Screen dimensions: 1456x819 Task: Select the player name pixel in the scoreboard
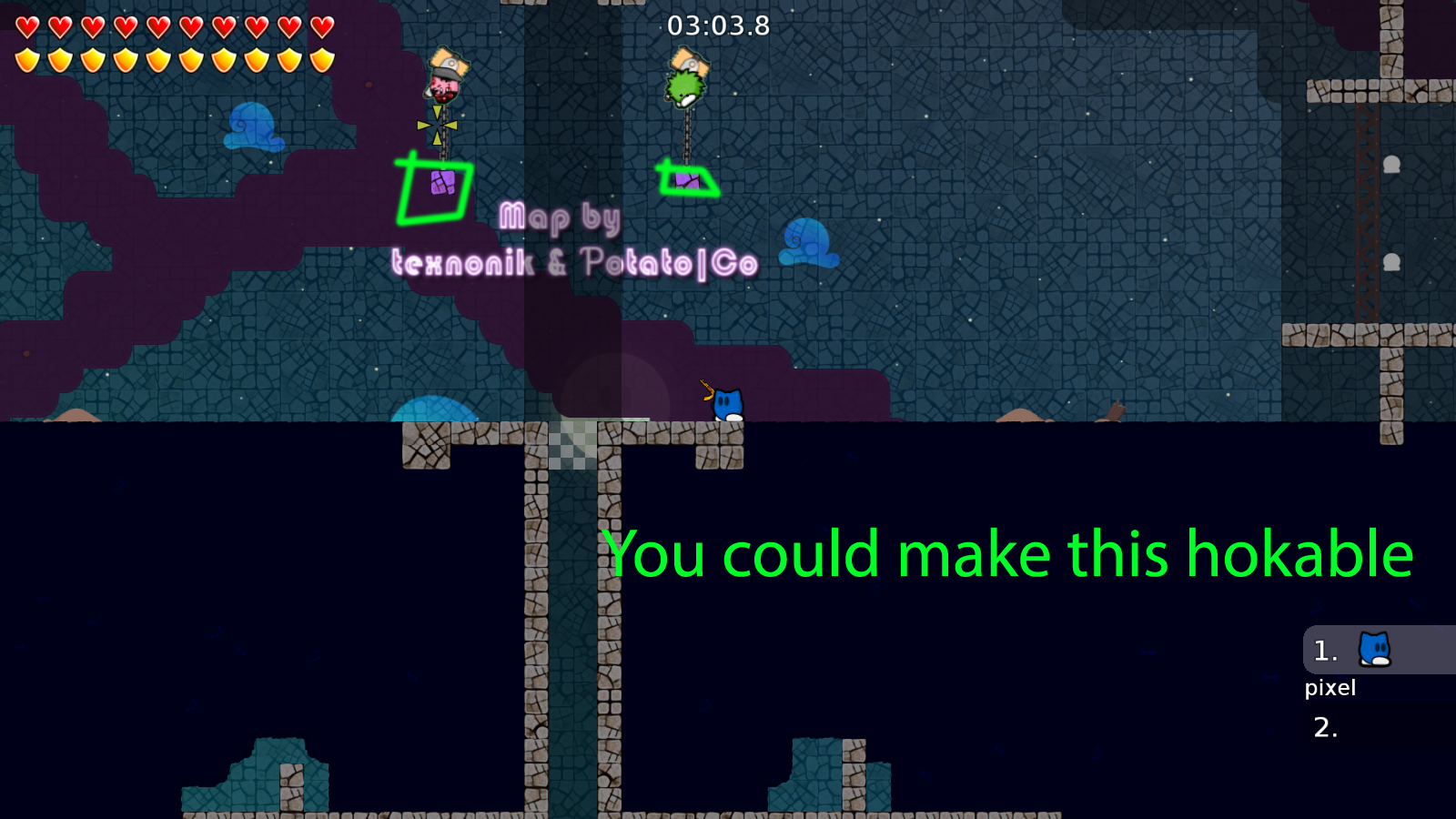coord(1331,688)
